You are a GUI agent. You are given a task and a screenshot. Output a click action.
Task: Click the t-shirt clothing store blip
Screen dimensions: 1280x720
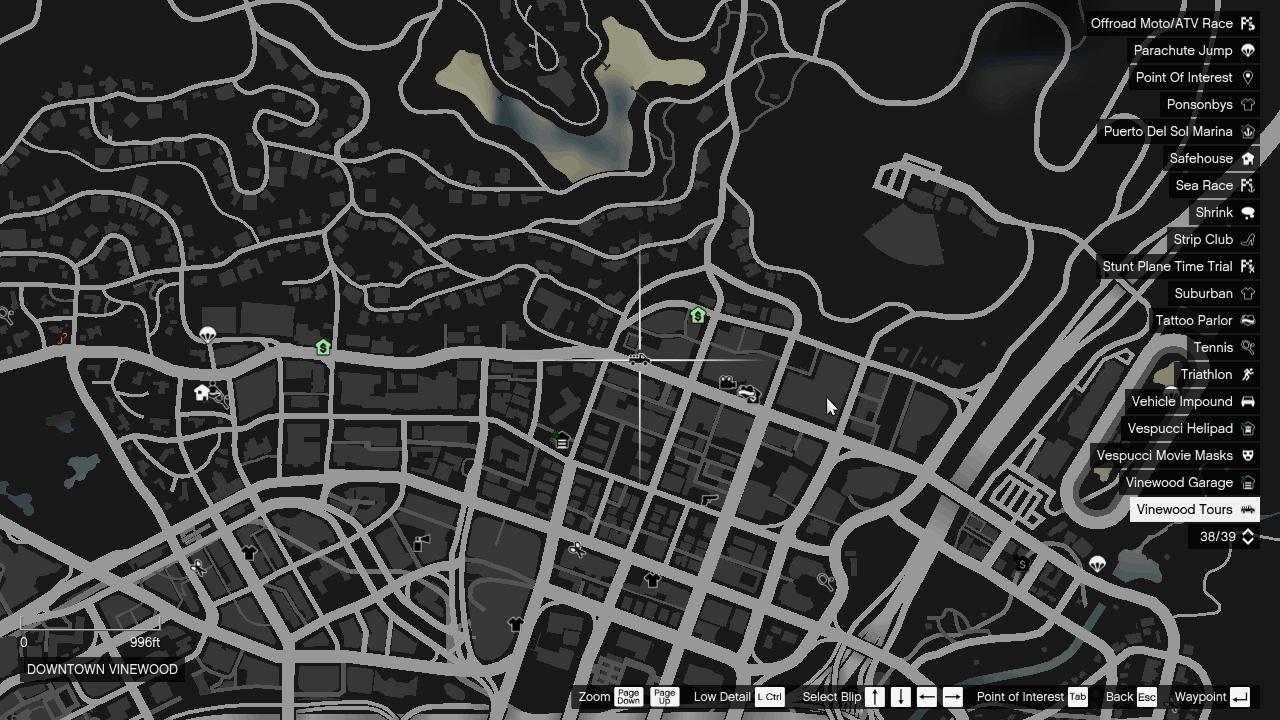coord(651,578)
